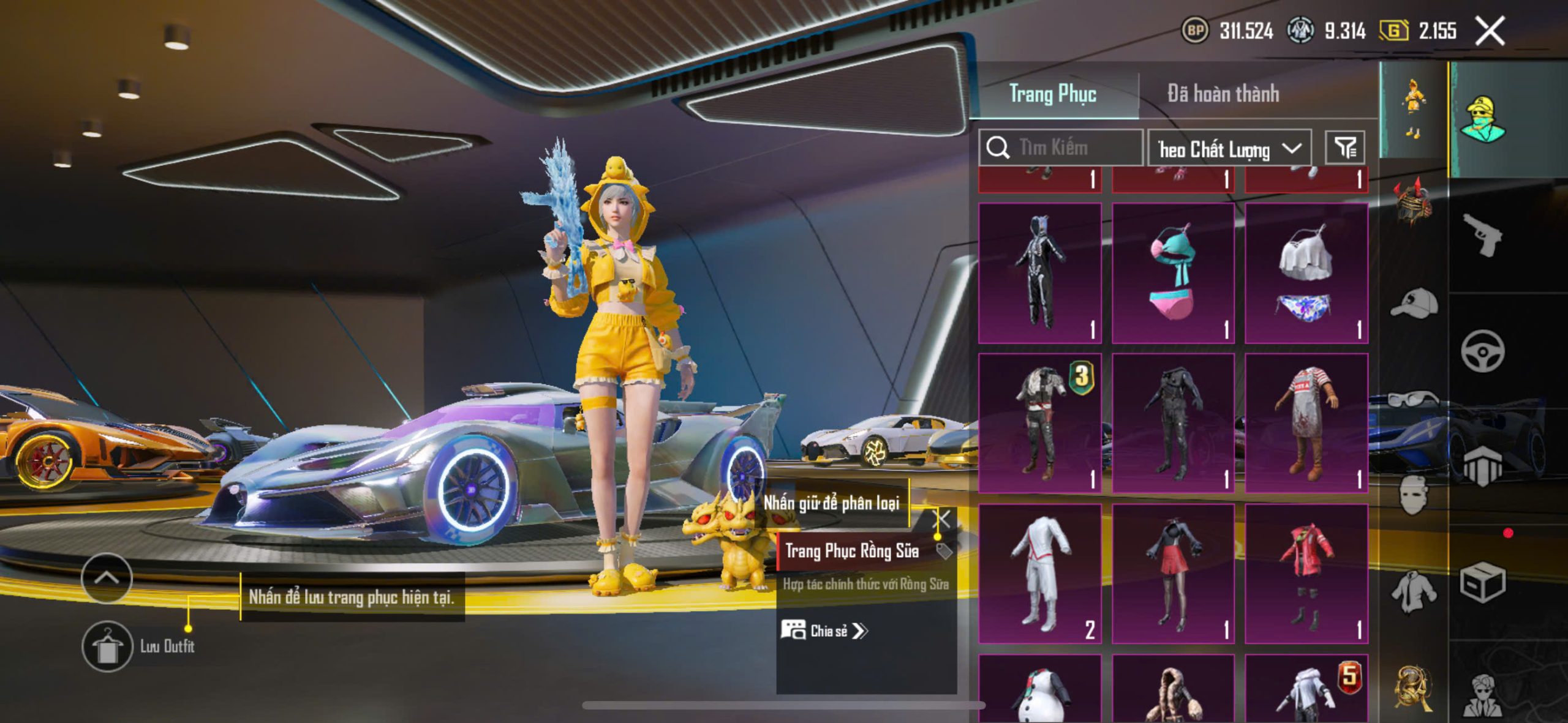This screenshot has width=1568, height=723.
Task: Close the Trang Phục Rồng Sữa tooltip
Action: point(941,520)
